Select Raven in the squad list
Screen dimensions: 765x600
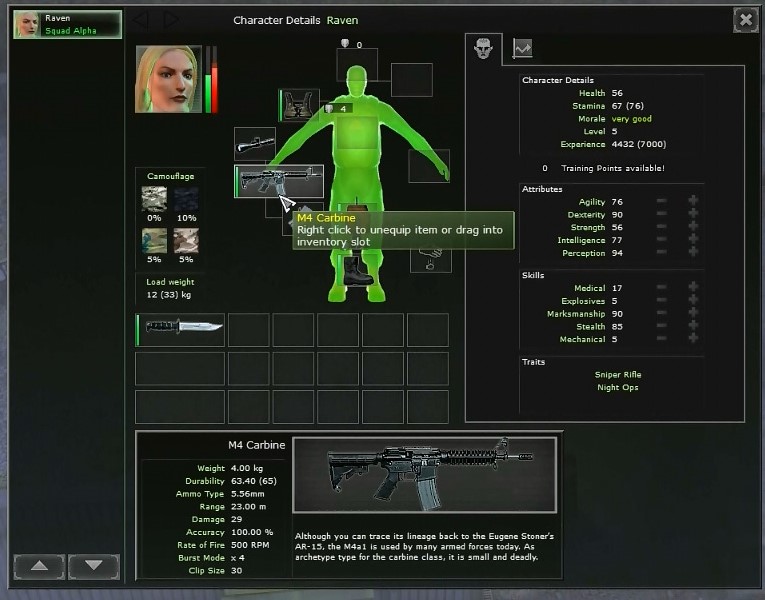coord(67,24)
